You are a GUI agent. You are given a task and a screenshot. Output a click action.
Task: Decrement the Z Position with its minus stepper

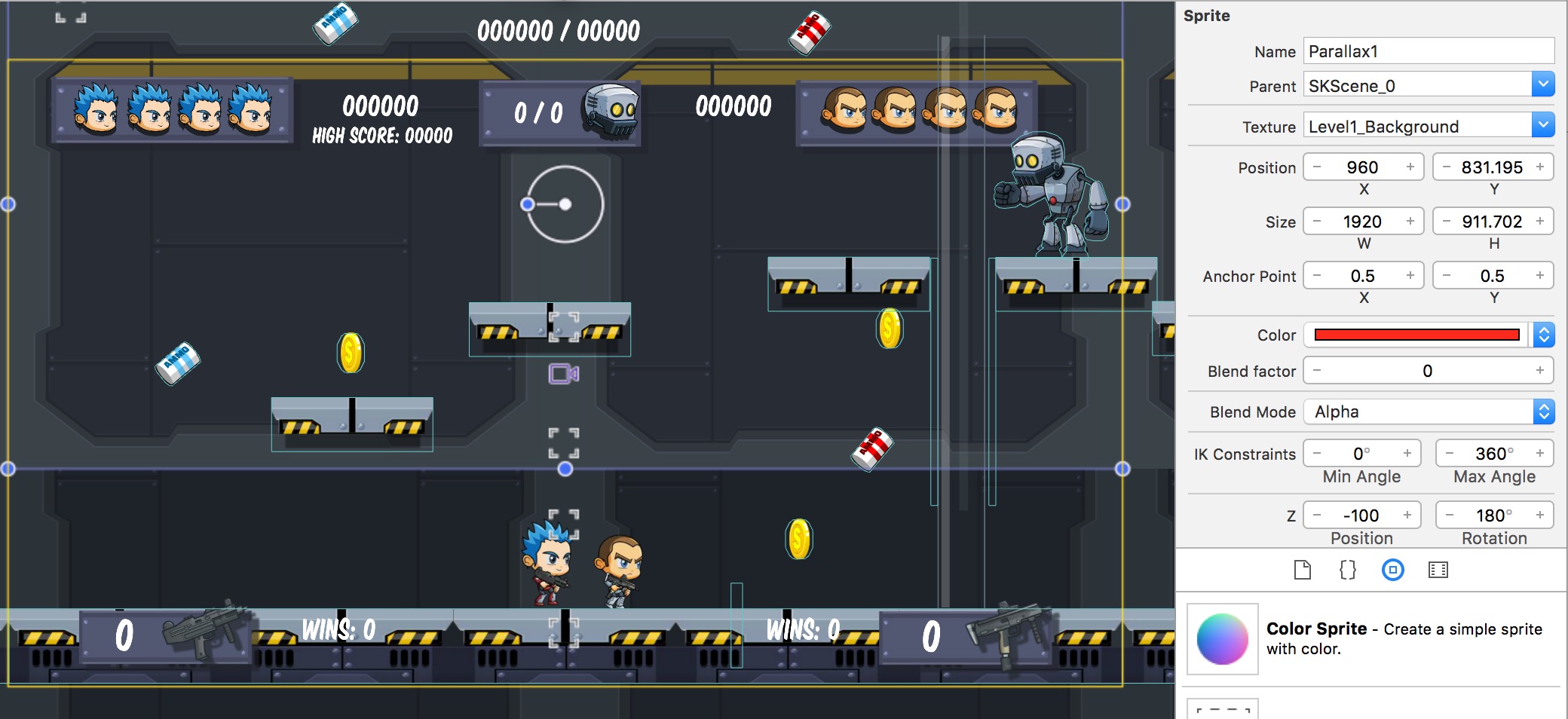click(1315, 515)
